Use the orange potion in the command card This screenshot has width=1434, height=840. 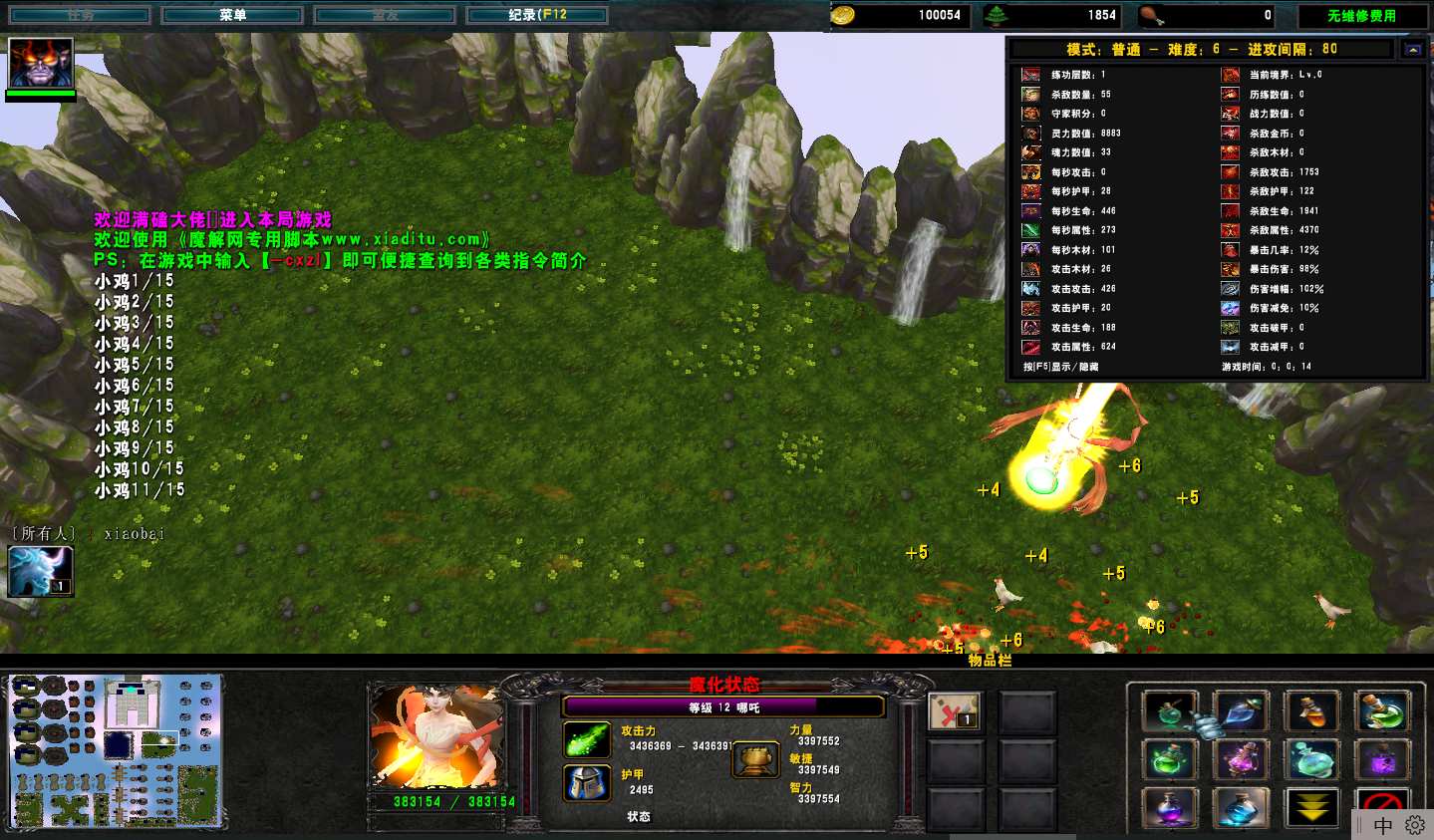(1311, 711)
